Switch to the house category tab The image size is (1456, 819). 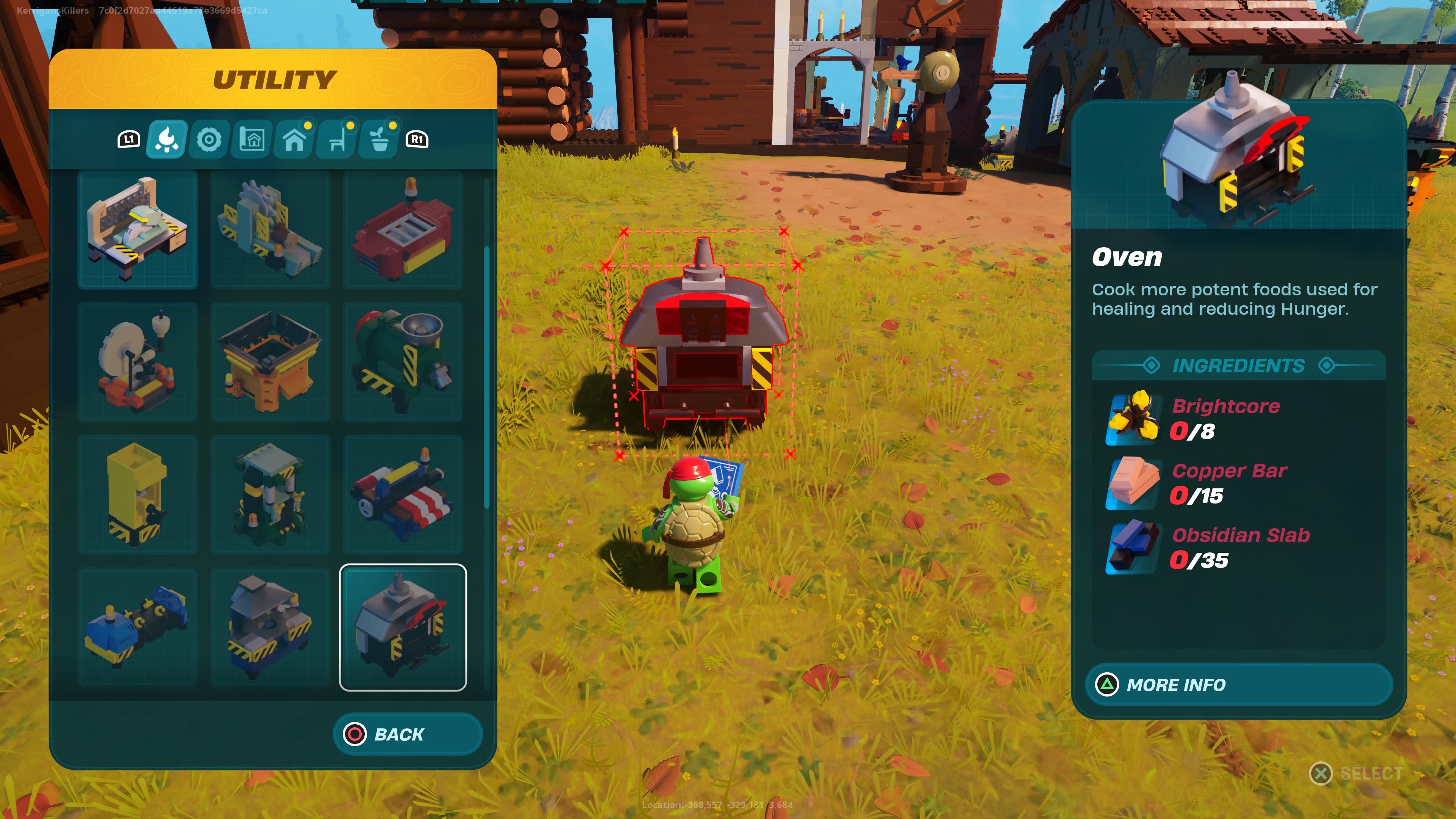(x=295, y=139)
